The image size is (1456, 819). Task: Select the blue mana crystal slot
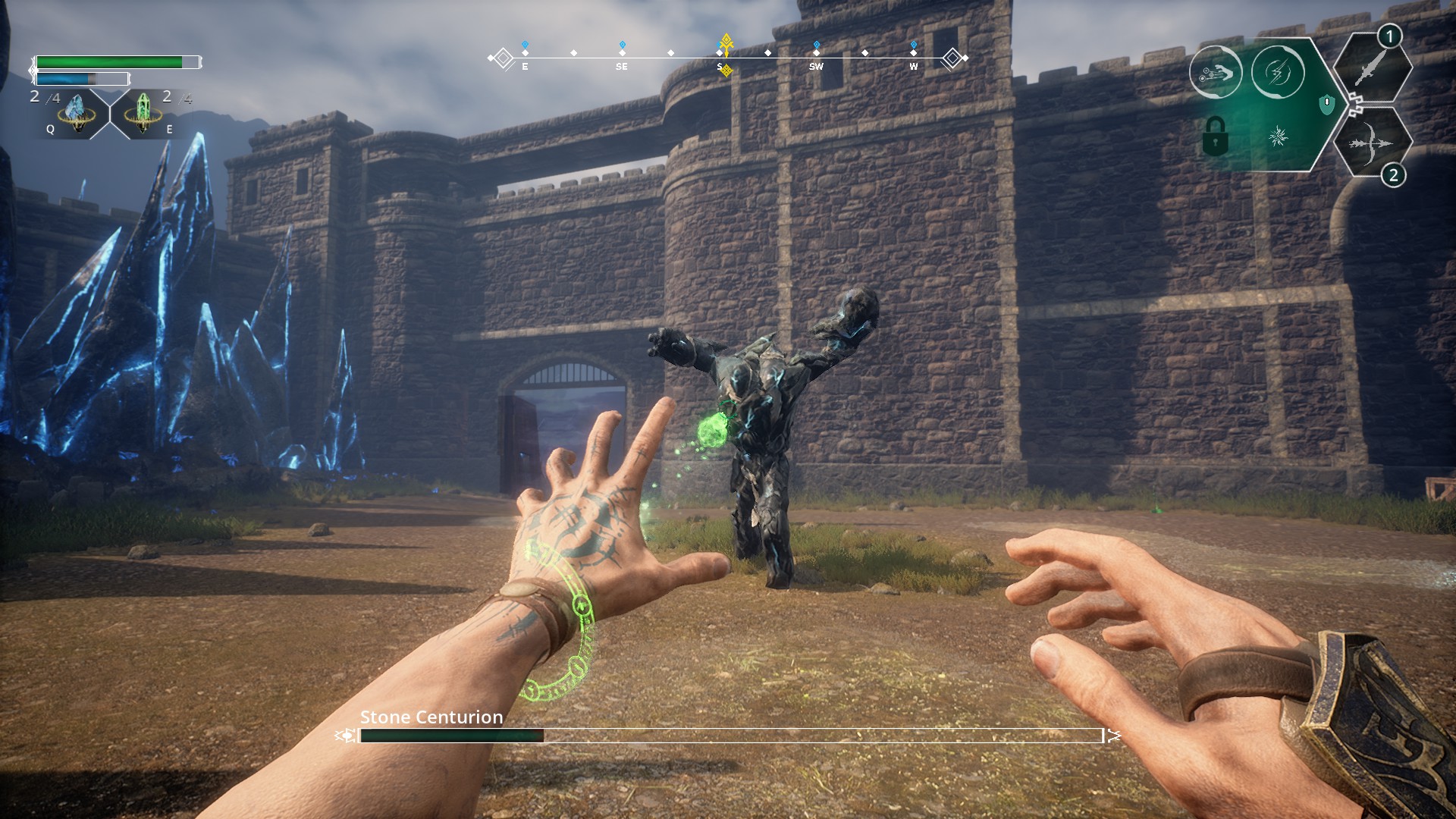(77, 114)
